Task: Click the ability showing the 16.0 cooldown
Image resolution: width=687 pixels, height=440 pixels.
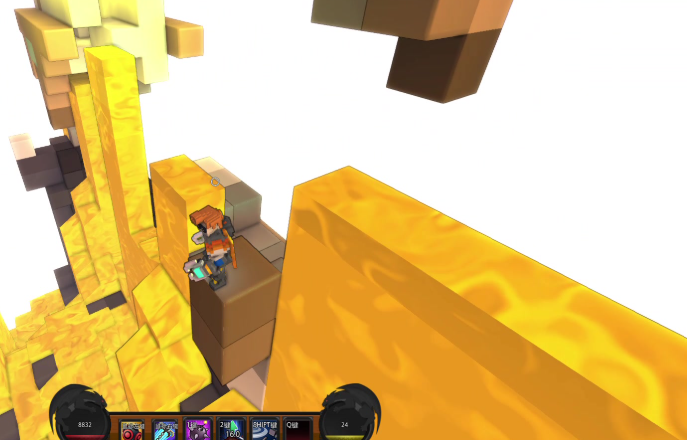Action: tap(231, 430)
